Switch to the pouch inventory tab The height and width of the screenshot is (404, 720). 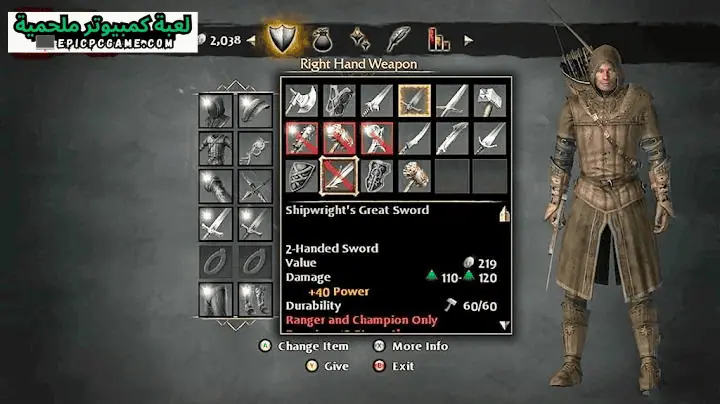coord(323,40)
